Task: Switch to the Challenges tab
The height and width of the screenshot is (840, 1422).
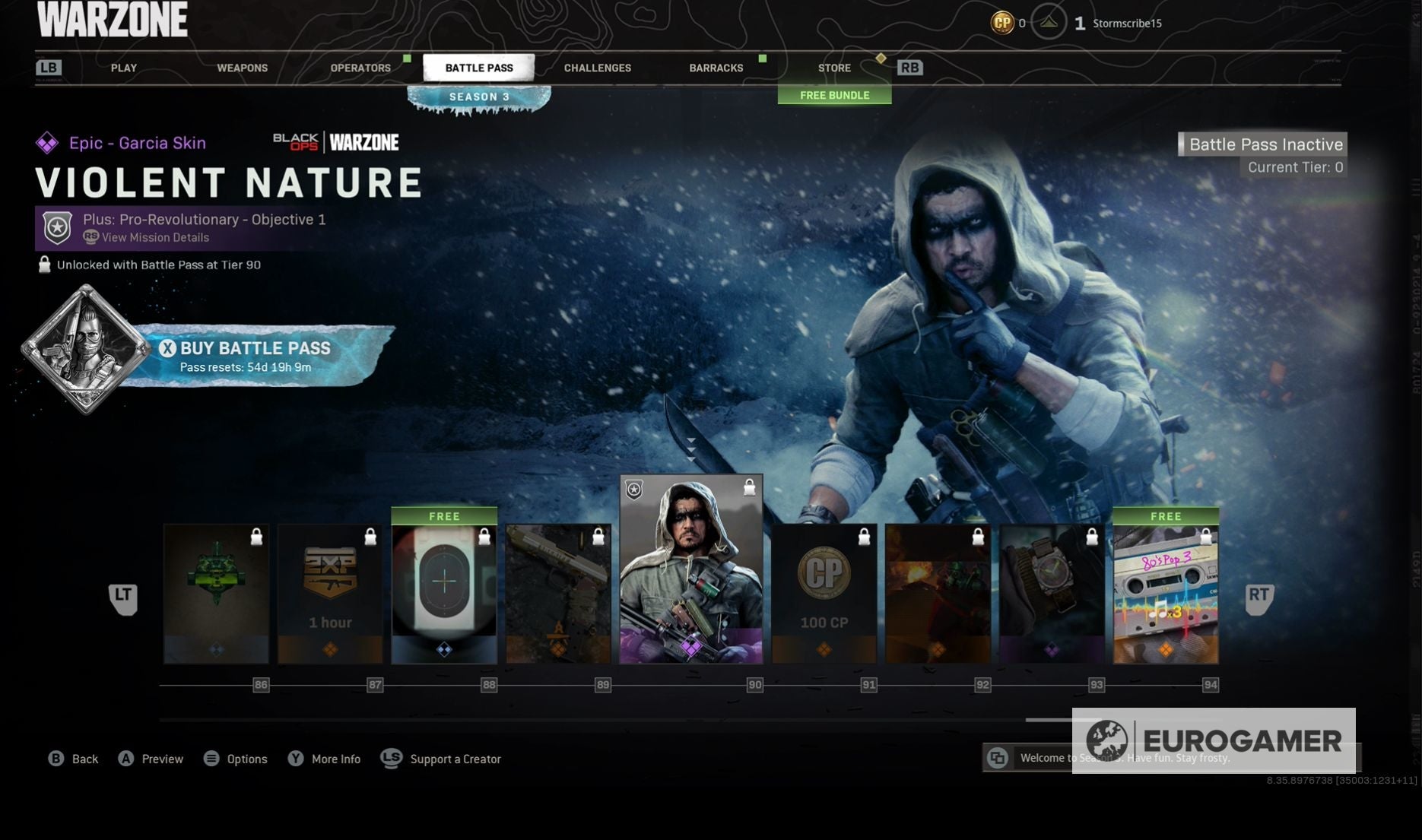Action: 597,68
